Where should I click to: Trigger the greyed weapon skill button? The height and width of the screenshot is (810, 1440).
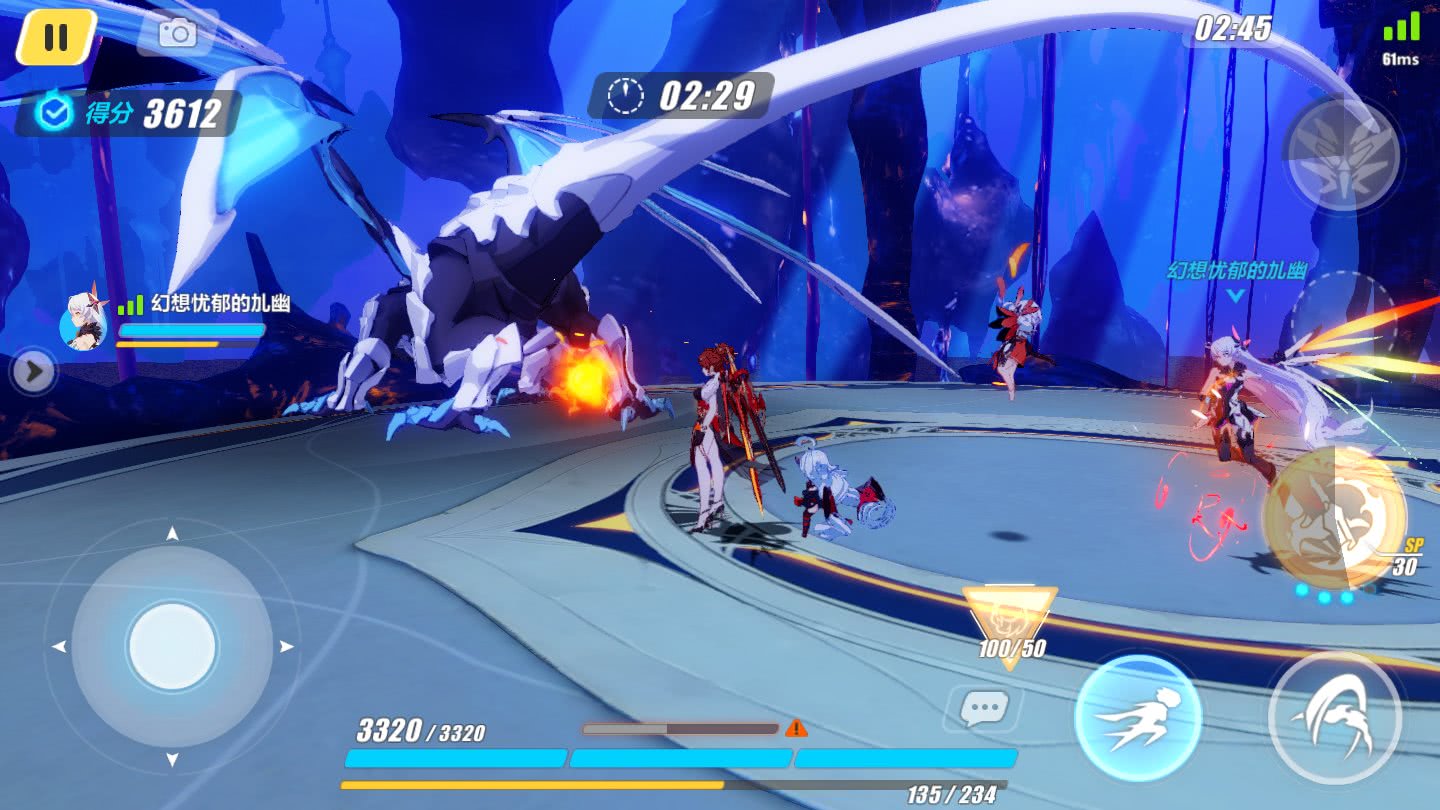(x=1341, y=153)
